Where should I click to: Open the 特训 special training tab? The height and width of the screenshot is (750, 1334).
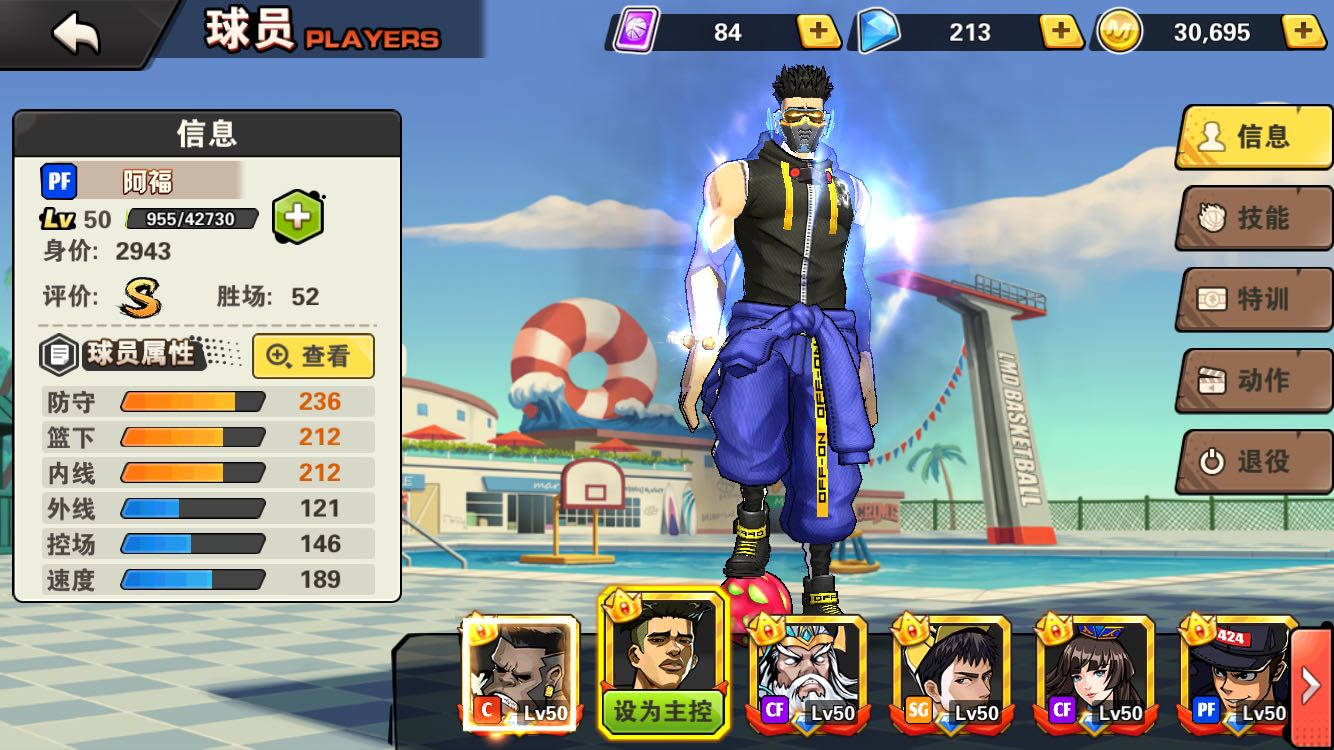(1255, 299)
